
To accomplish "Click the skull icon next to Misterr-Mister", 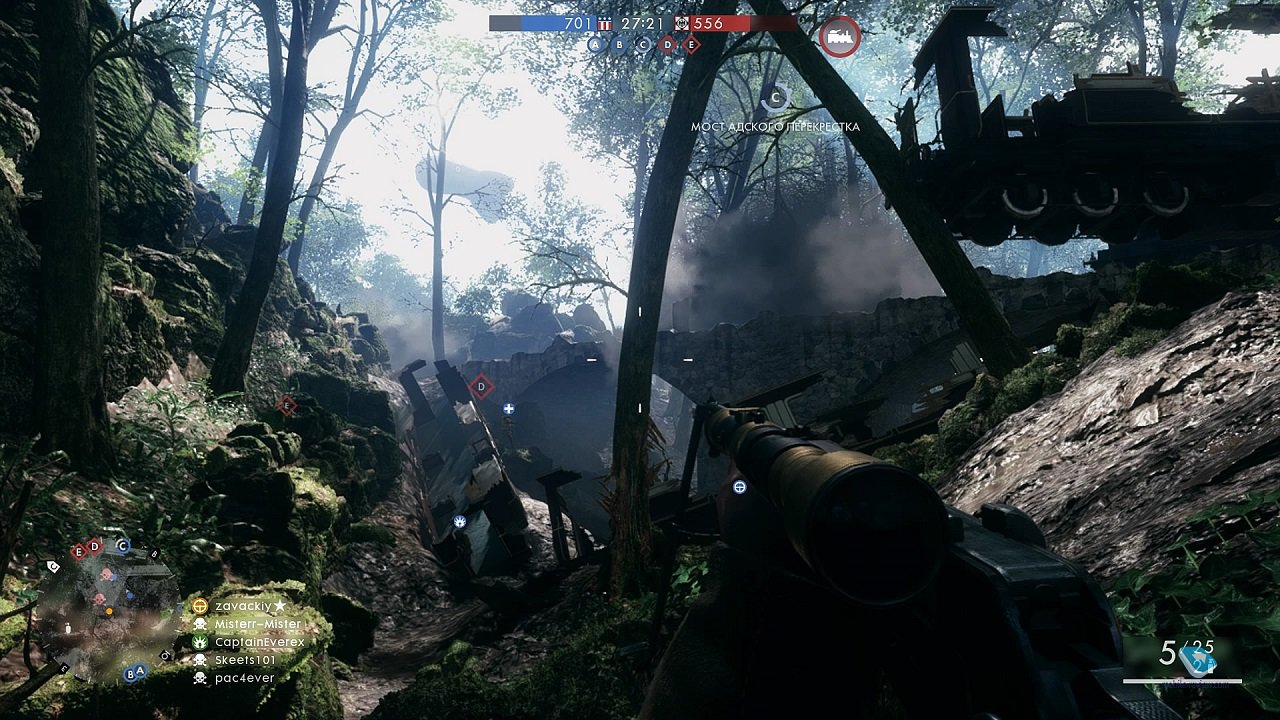I will pyautogui.click(x=200, y=624).
